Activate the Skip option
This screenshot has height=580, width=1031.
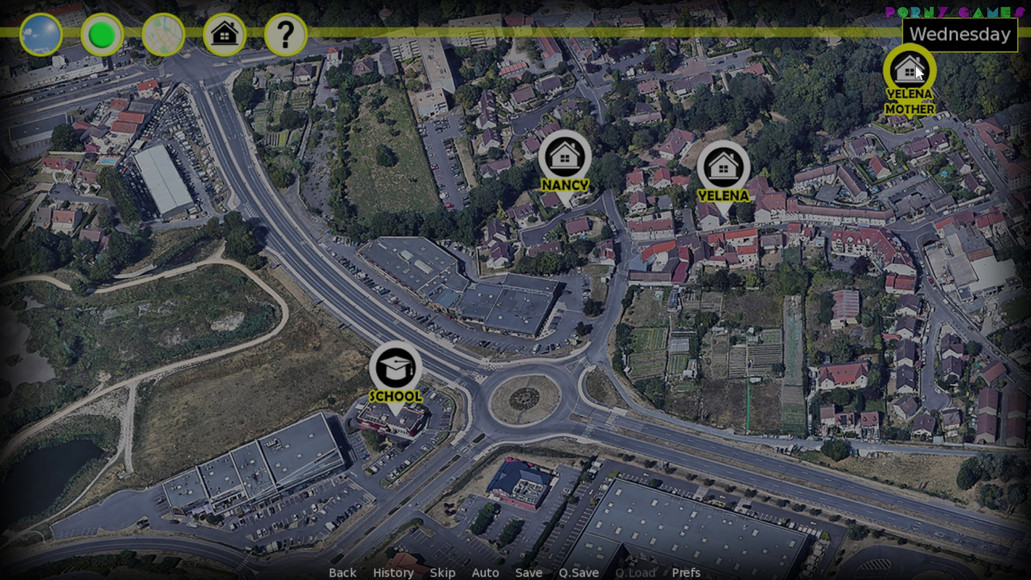click(x=442, y=573)
